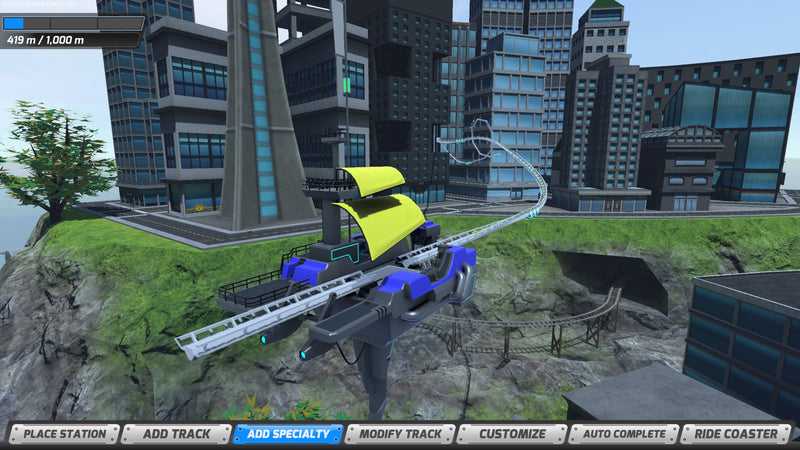Activate Auto Complete for the track
This screenshot has width=800, height=450.
[x=624, y=434]
